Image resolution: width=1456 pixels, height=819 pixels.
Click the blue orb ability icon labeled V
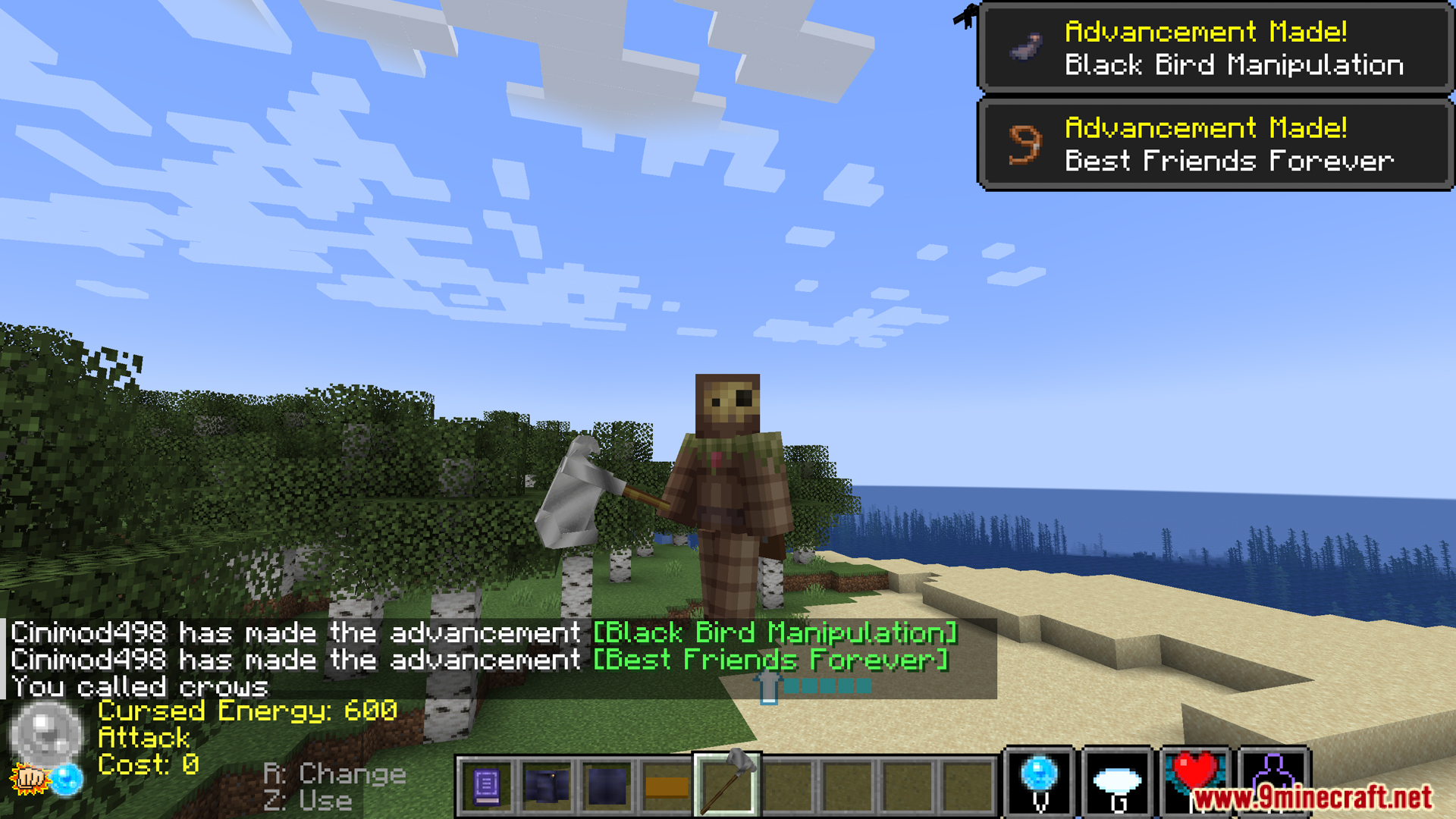point(1037,780)
